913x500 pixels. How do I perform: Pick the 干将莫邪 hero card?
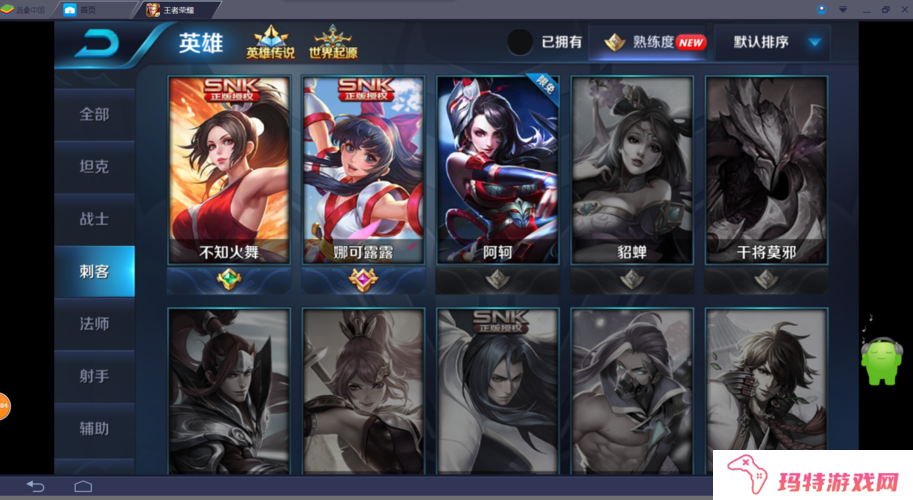766,170
